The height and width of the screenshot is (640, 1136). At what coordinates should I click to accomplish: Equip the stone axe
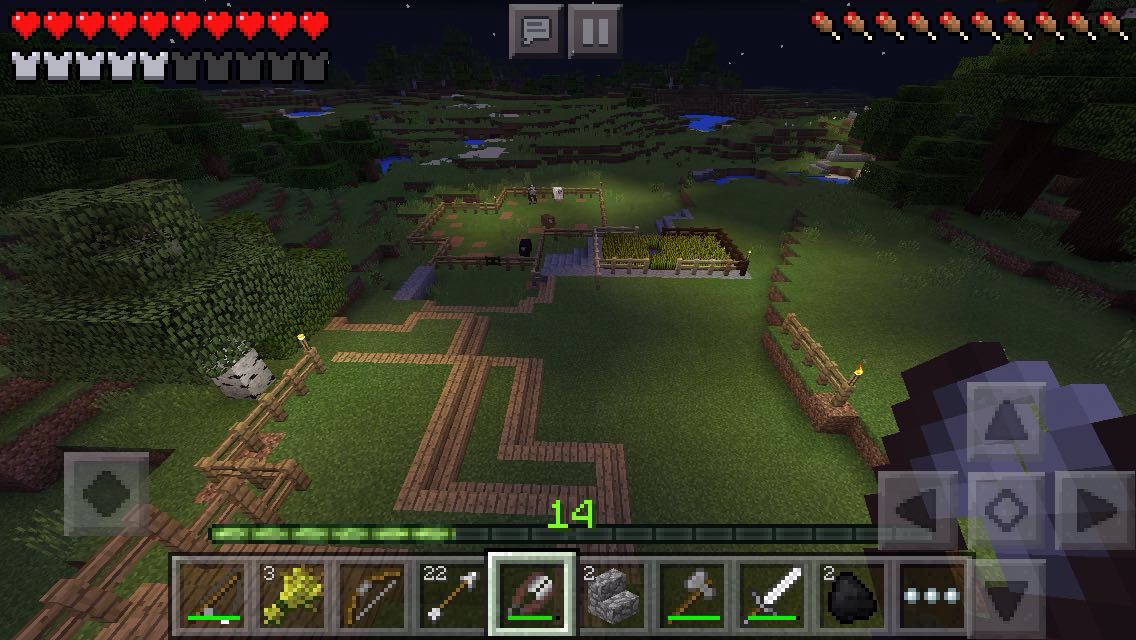coord(694,595)
